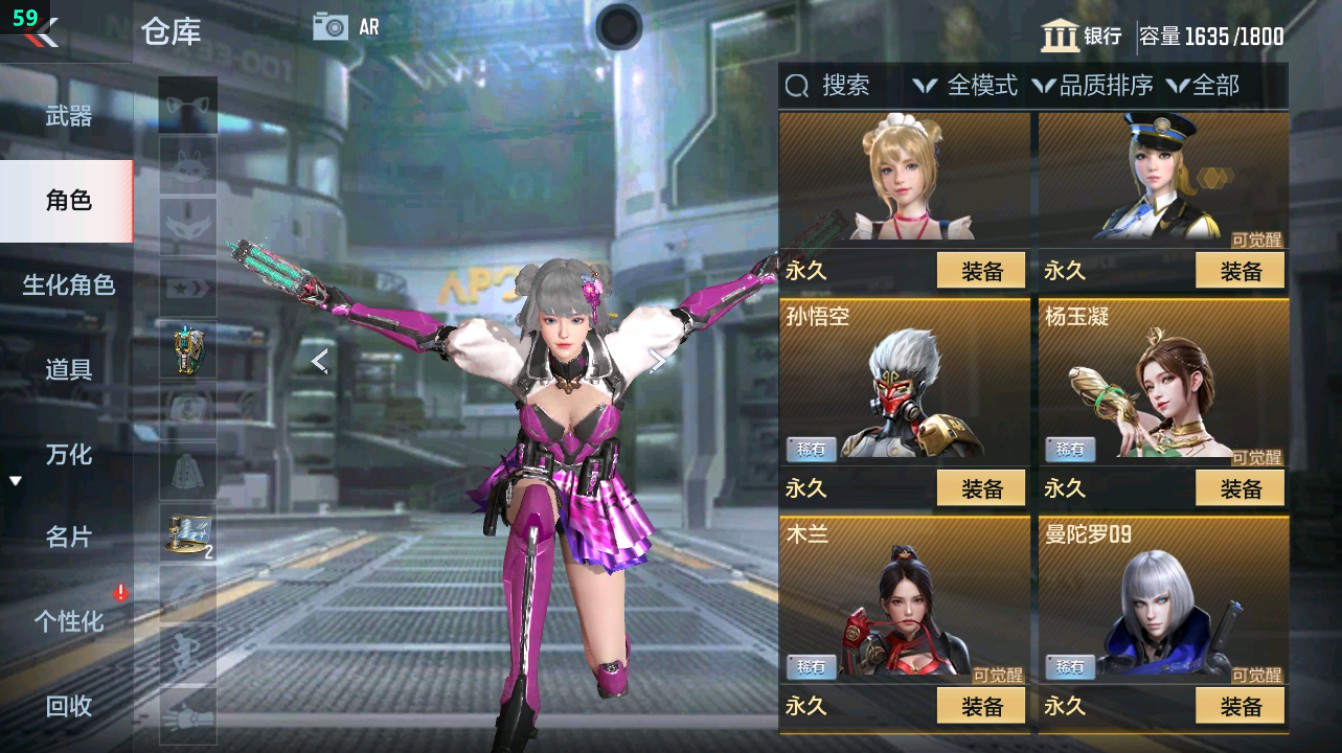Screen dimensions: 1342x753
Task: Equip 孙悟空 with the 装备 button
Action: click(x=980, y=489)
